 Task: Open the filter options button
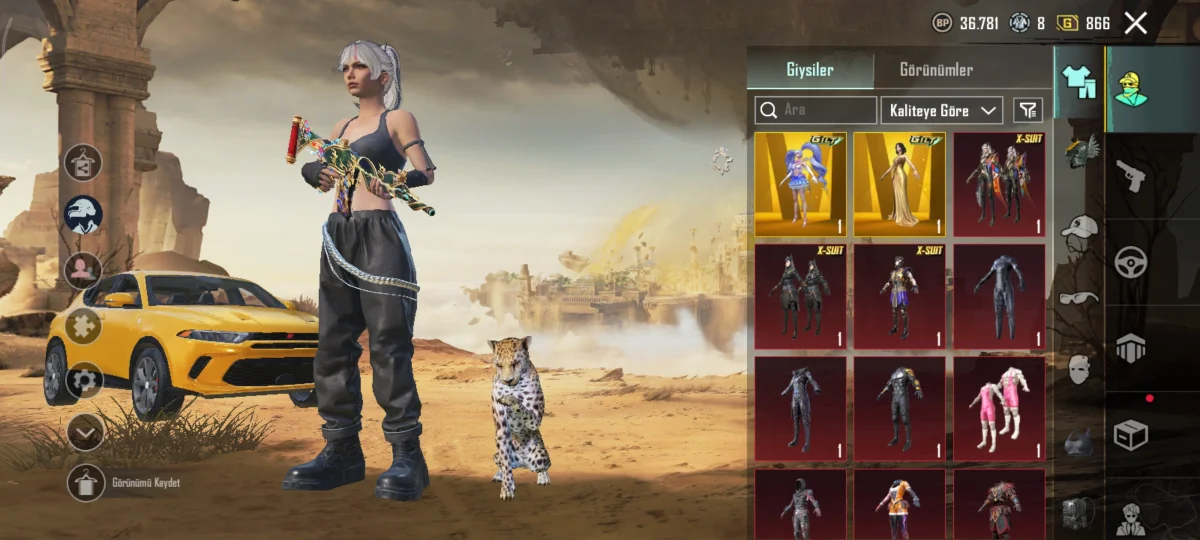pos(1027,110)
